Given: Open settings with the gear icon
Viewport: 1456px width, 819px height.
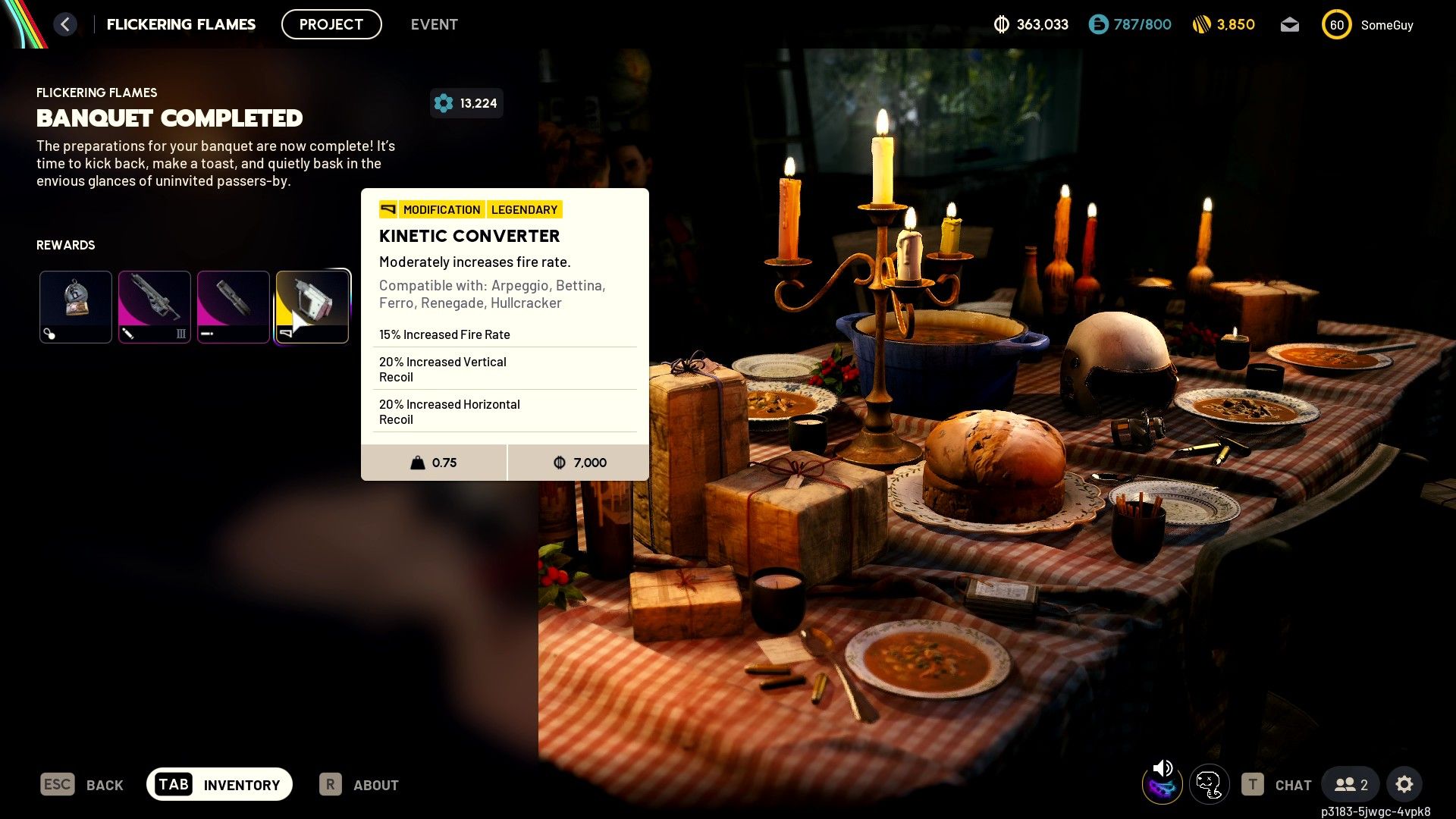Looking at the screenshot, I should [x=1404, y=785].
